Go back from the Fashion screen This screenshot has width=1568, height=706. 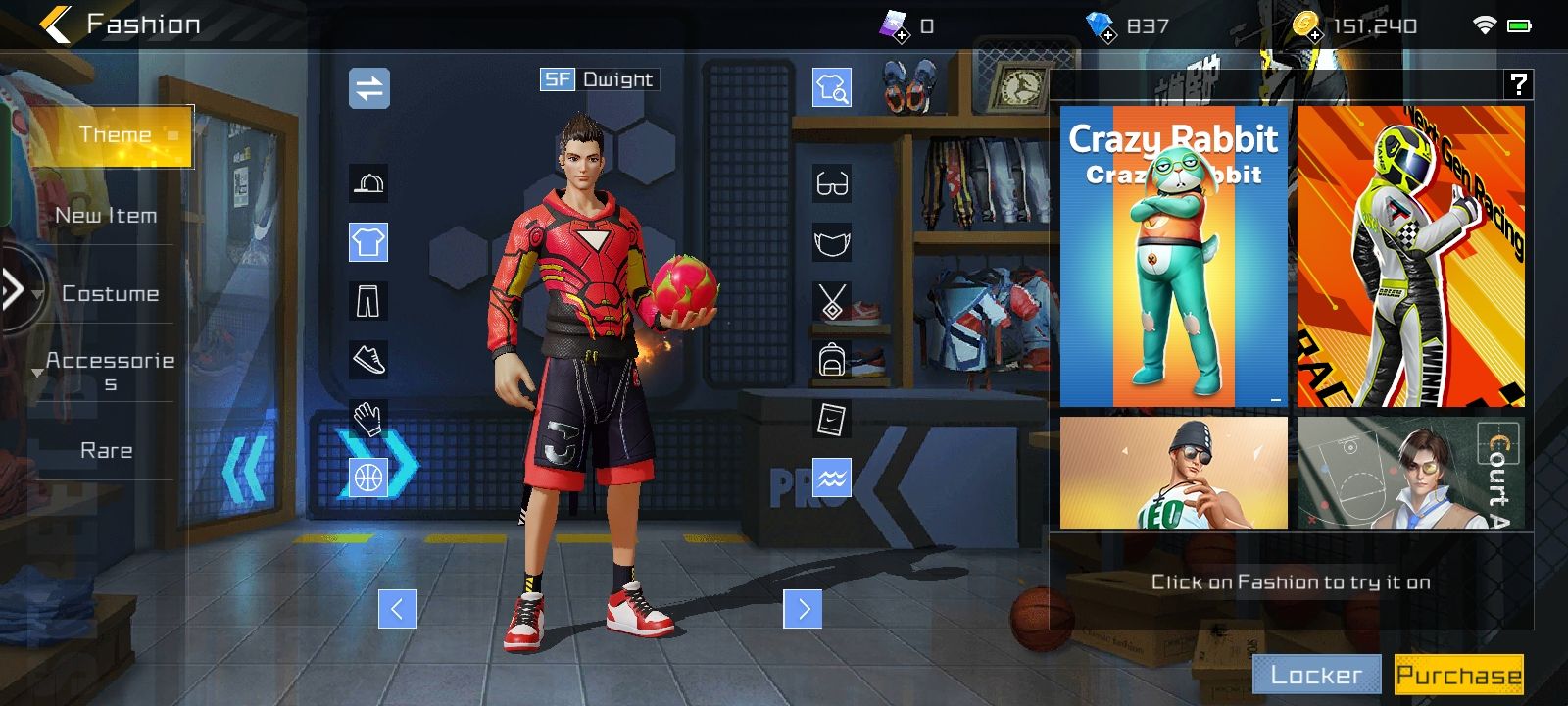56,25
